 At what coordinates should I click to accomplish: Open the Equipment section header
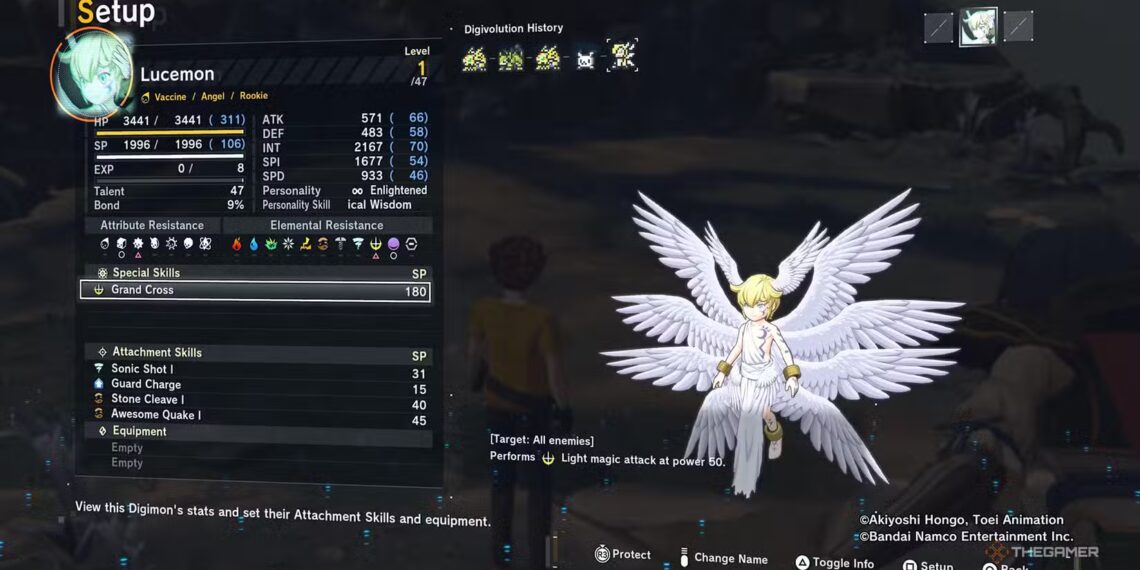coord(139,432)
